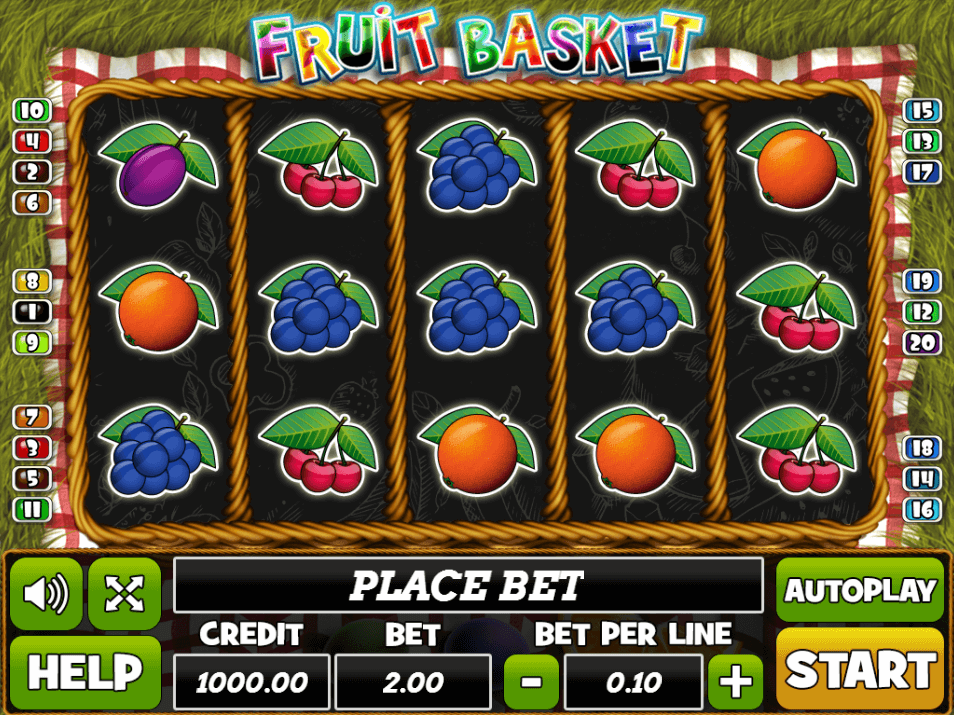Choose payline number 11 marker

click(31, 509)
